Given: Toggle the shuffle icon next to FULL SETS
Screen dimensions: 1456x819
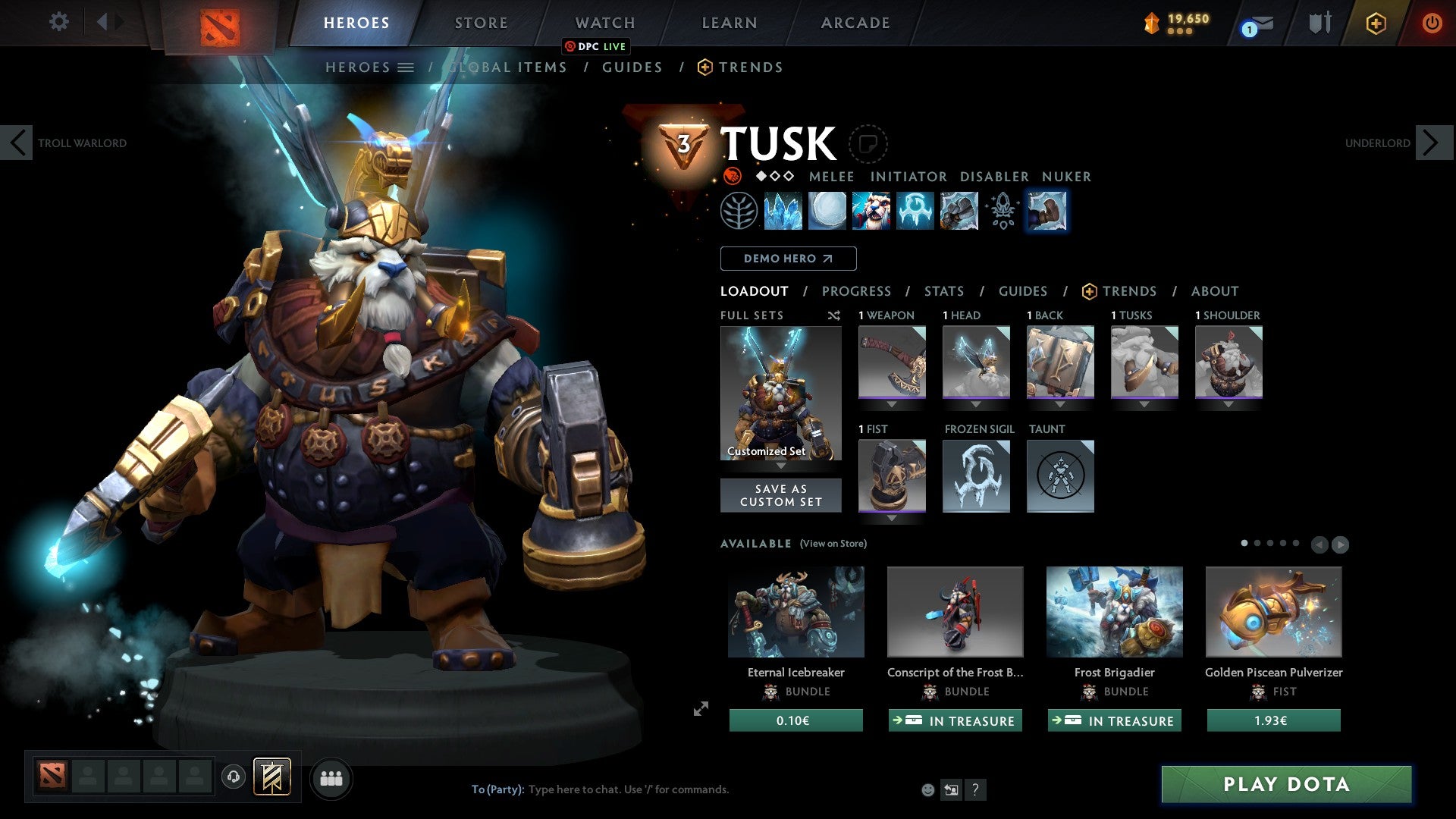Looking at the screenshot, I should tap(834, 315).
